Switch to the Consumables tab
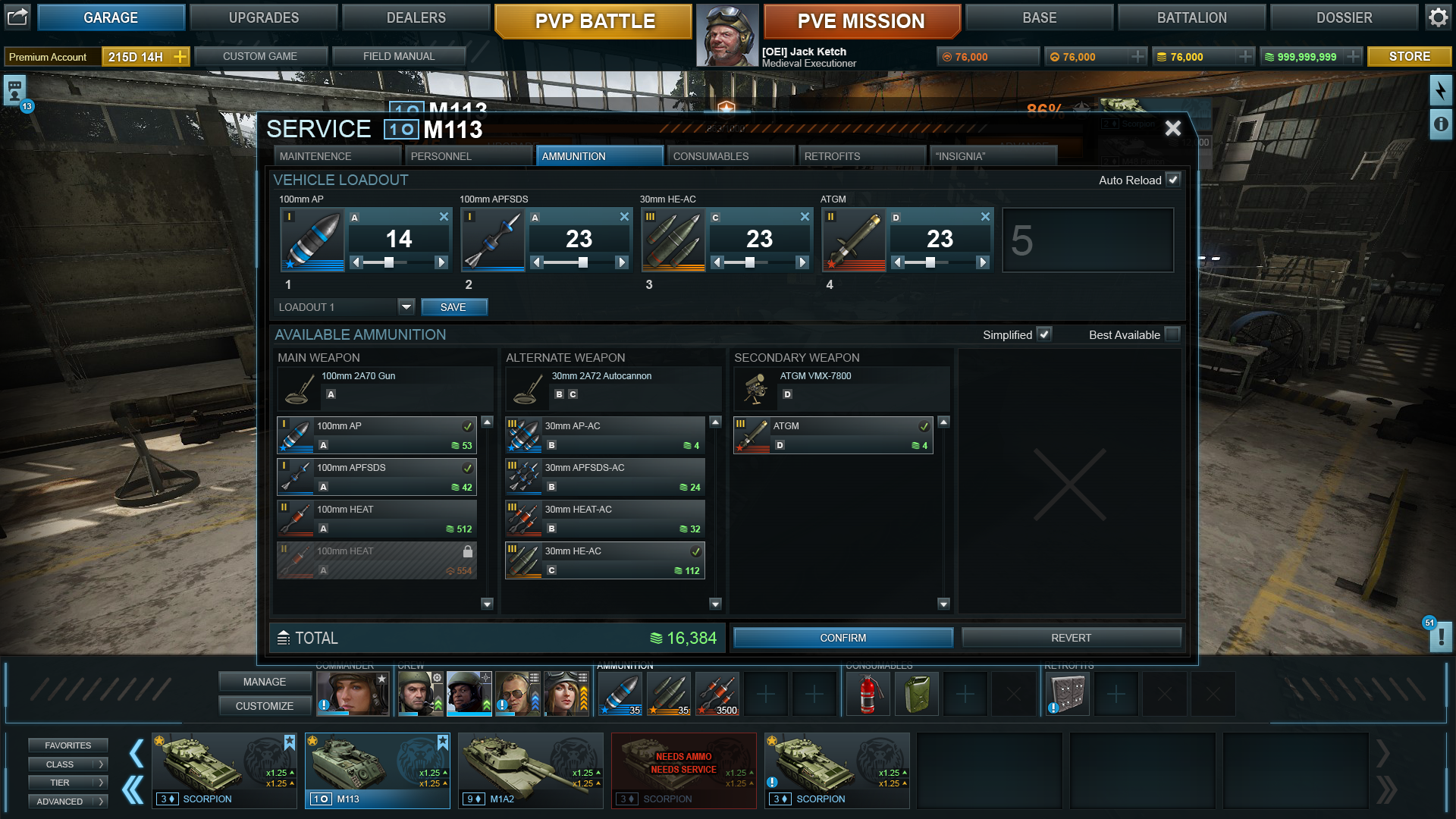Screen dimensions: 1456x819 tap(730, 156)
